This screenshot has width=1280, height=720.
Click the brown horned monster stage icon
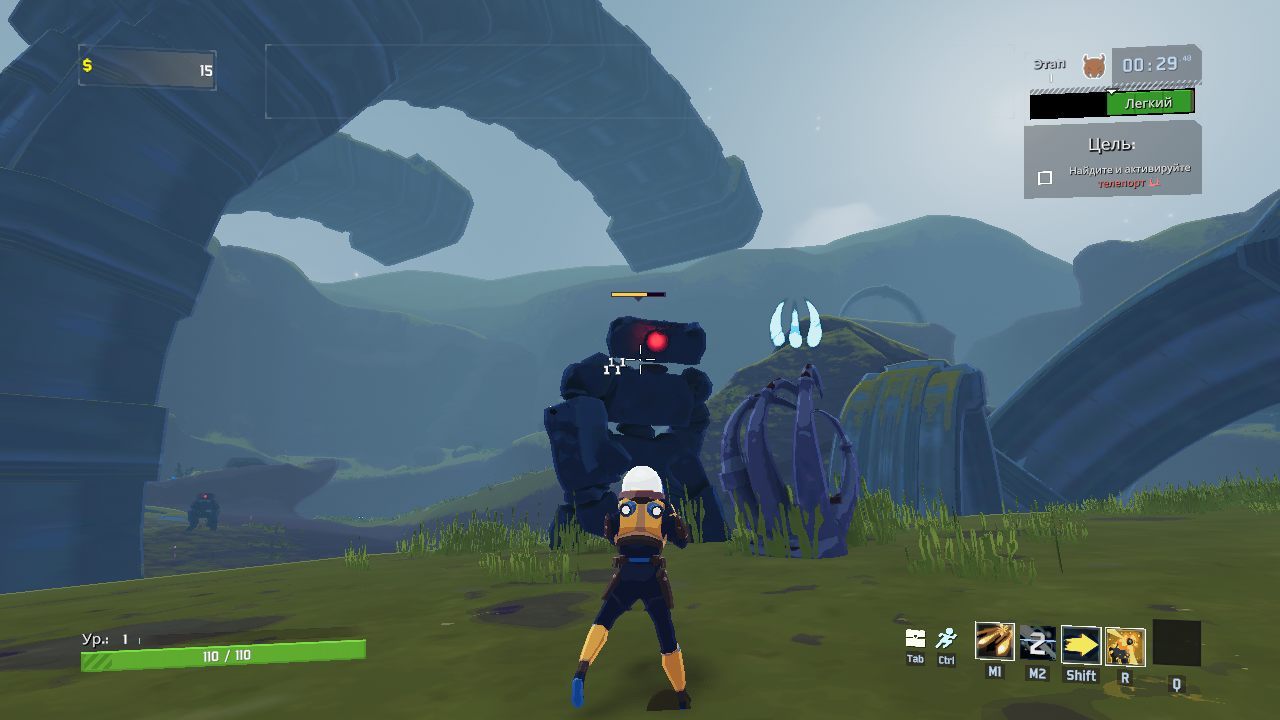1094,67
